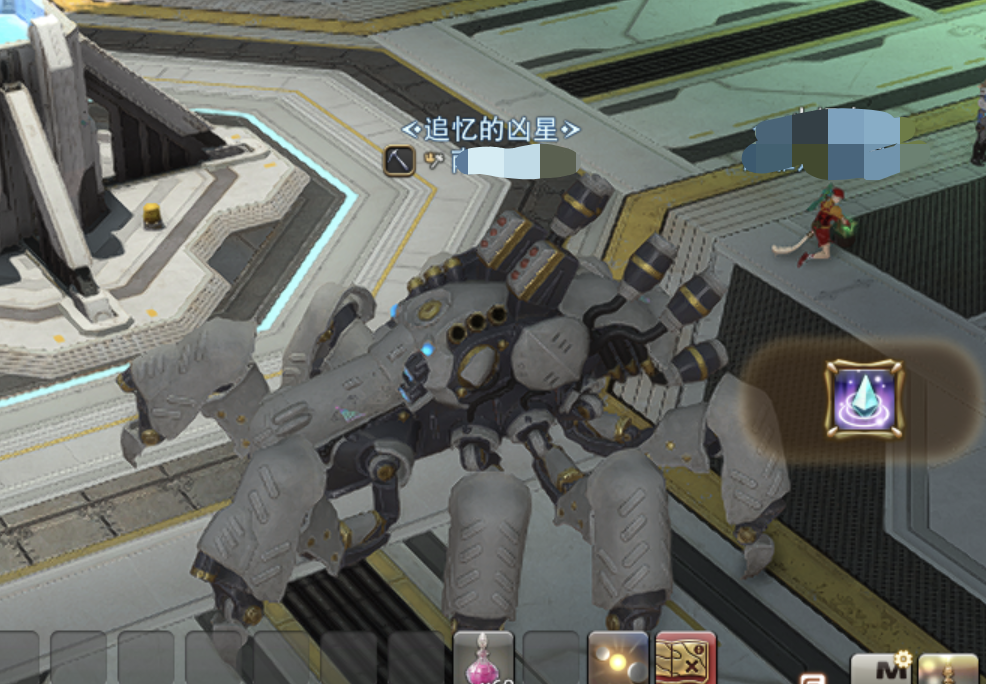986x684 pixels.
Task: Click the crystal icon in gold frame
Action: (x=864, y=400)
